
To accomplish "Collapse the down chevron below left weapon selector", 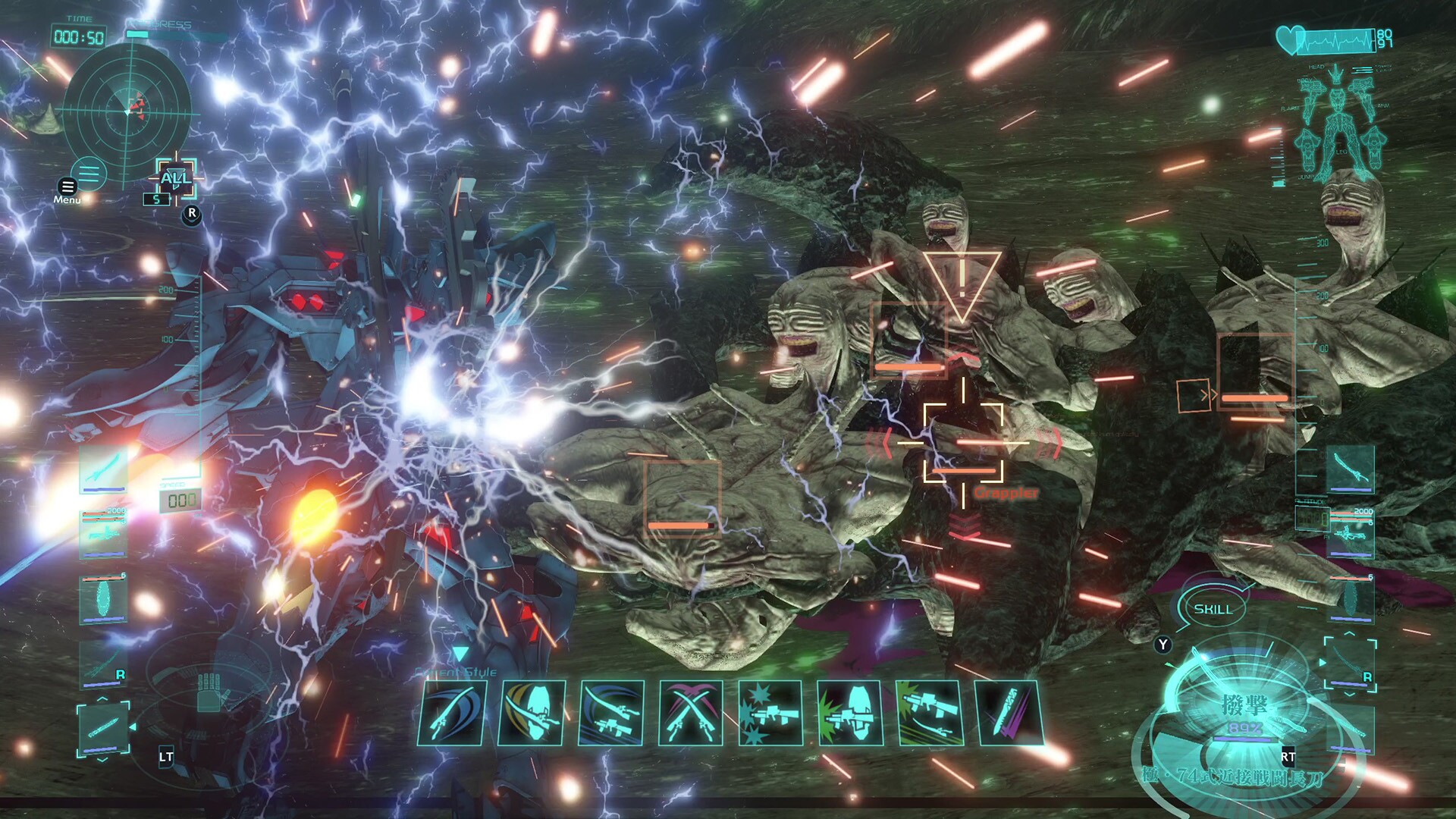I will [x=102, y=761].
